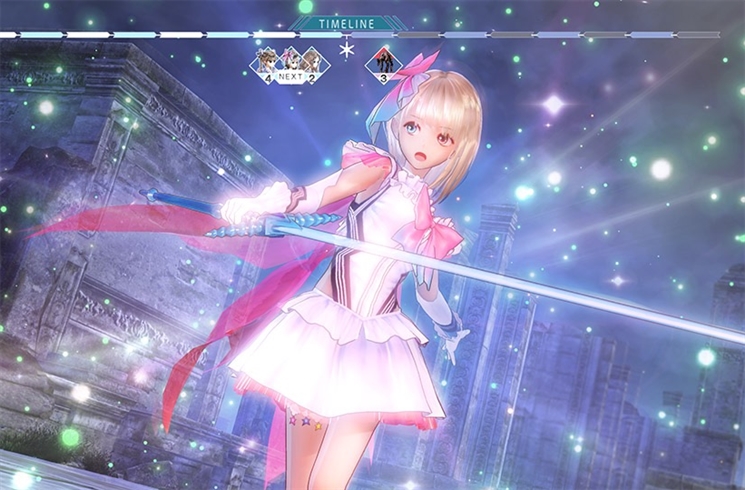Select the enemy portrait numbered 3
745x490 pixels.
pos(383,63)
